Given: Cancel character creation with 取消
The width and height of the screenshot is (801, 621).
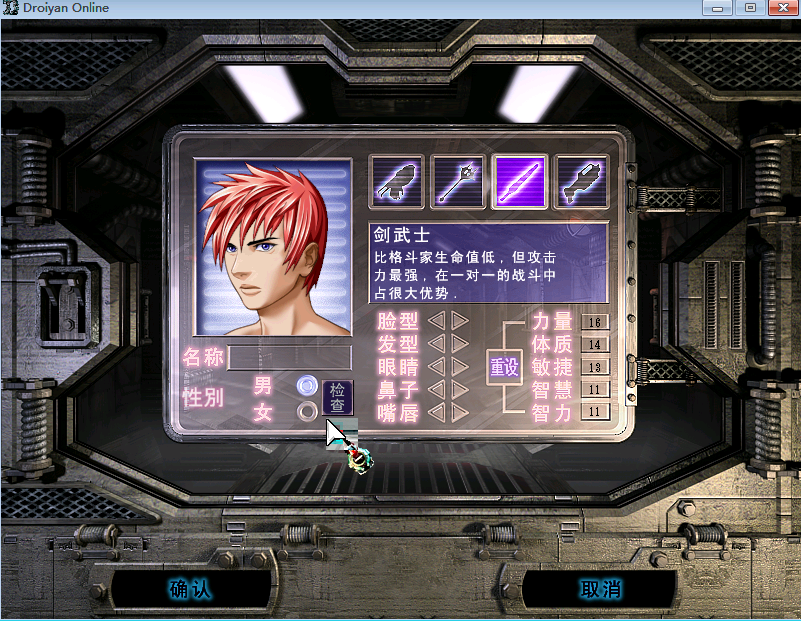Looking at the screenshot, I should 600,589.
